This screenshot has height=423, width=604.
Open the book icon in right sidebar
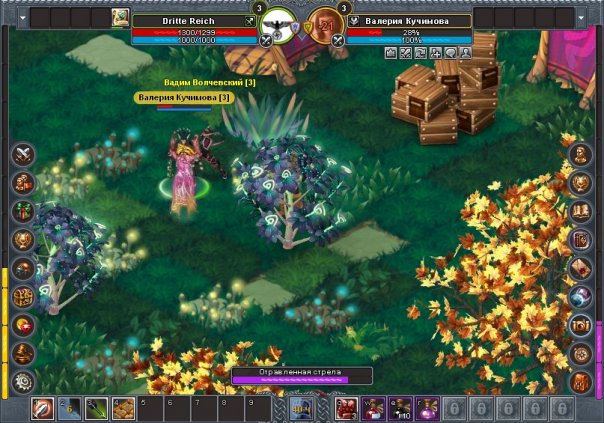pos(580,211)
